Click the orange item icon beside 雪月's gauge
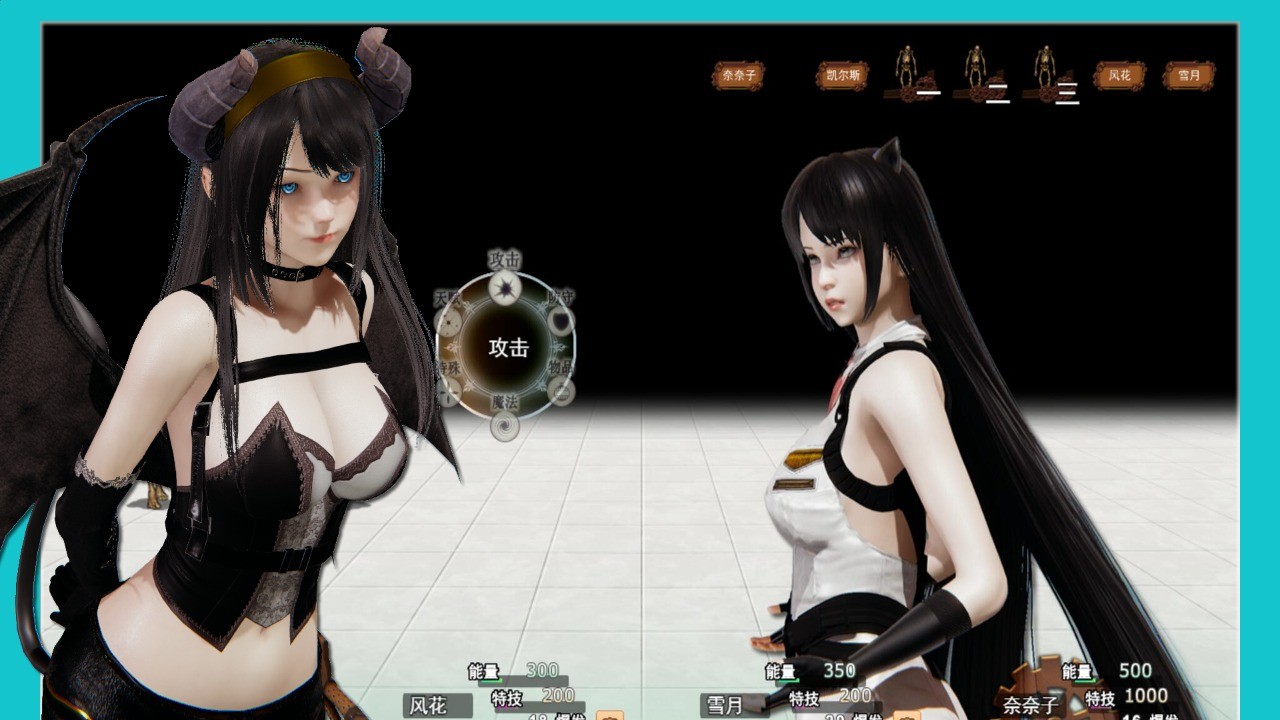 (x=905, y=713)
